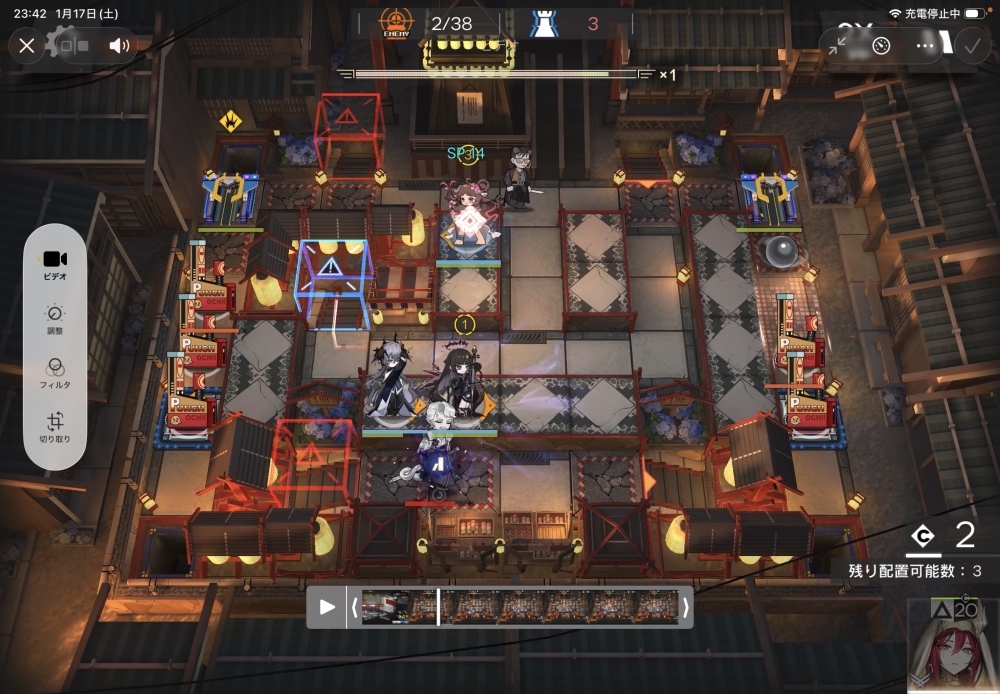This screenshot has width=1000, height=694.
Task: Click the left trim handle of the timeline
Action: click(354, 607)
